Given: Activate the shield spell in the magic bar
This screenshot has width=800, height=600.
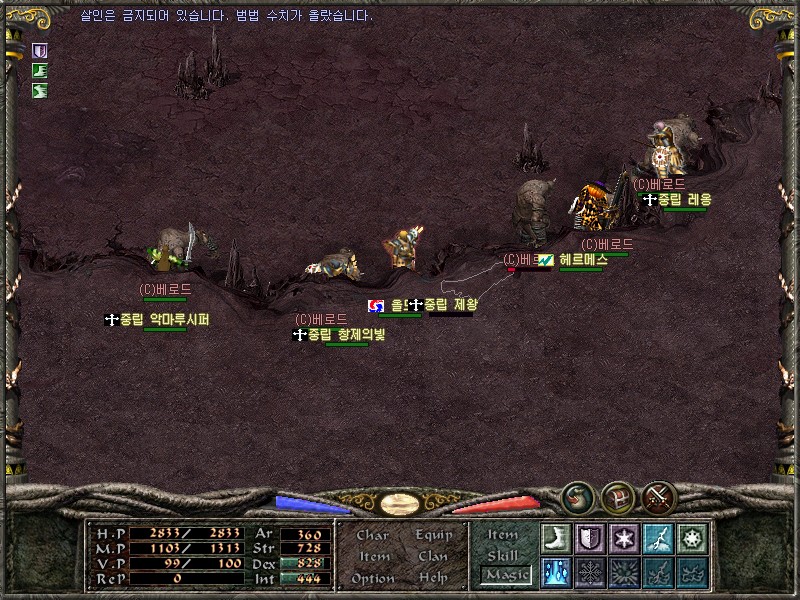Looking at the screenshot, I should [590, 538].
